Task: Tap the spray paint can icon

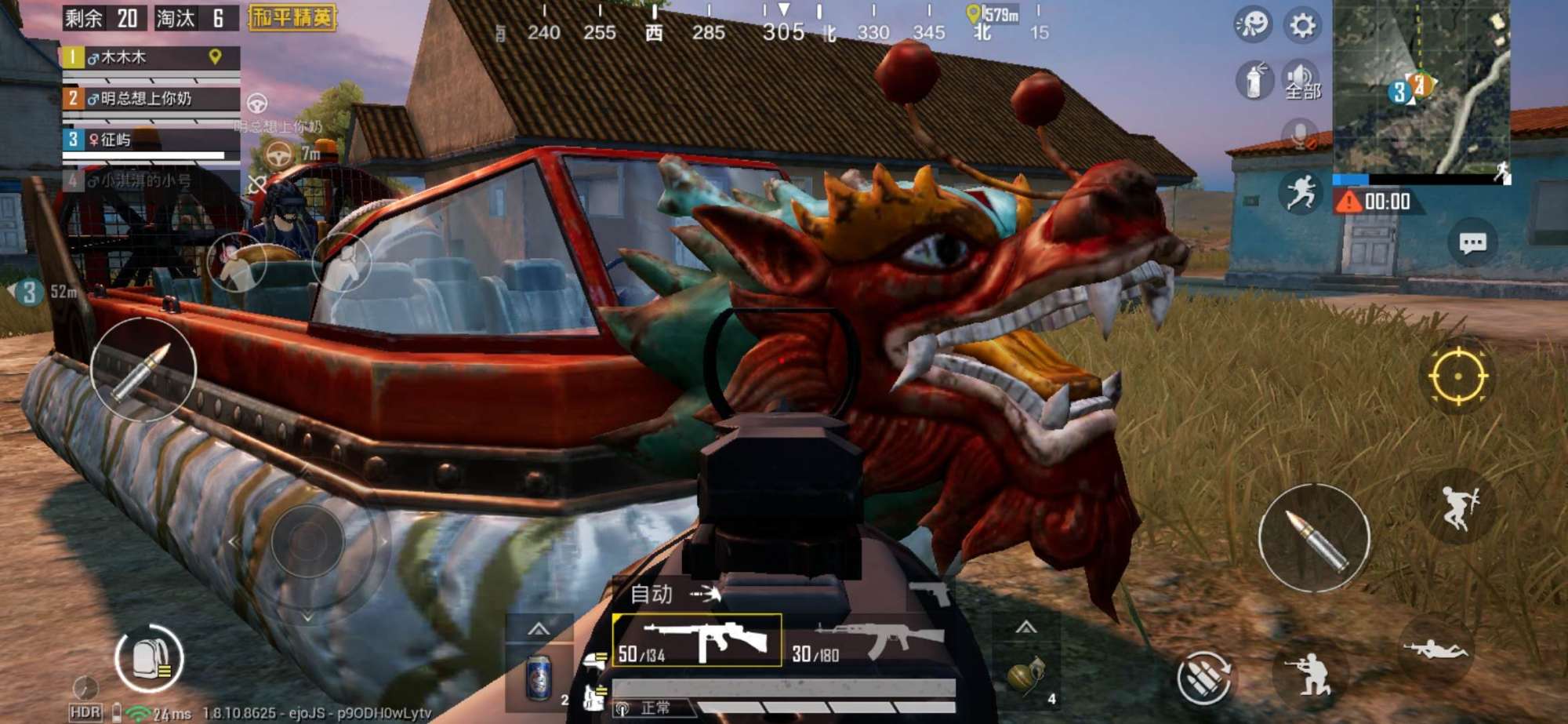Action: [1254, 80]
